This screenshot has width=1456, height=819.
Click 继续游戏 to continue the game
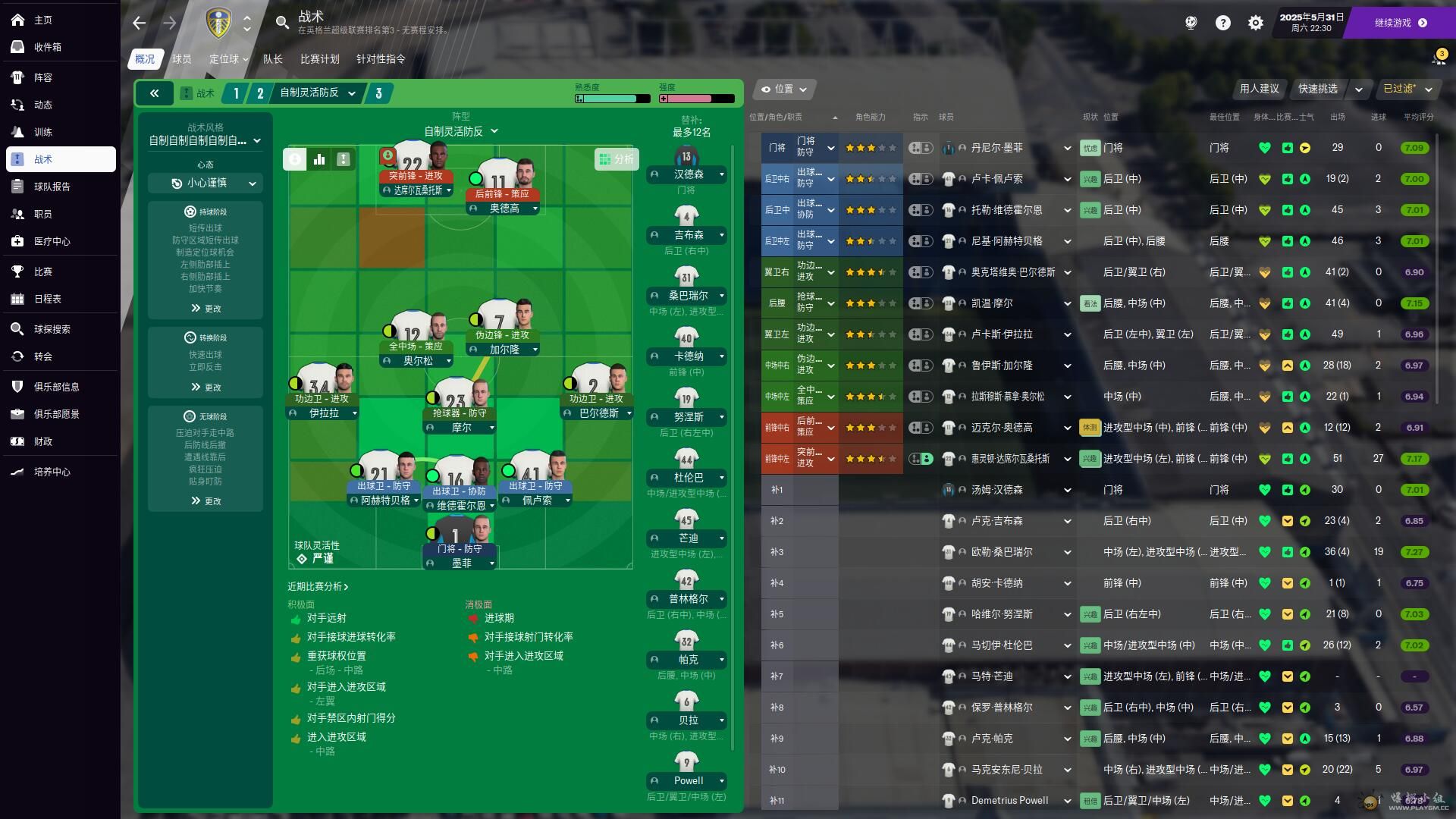(1400, 23)
